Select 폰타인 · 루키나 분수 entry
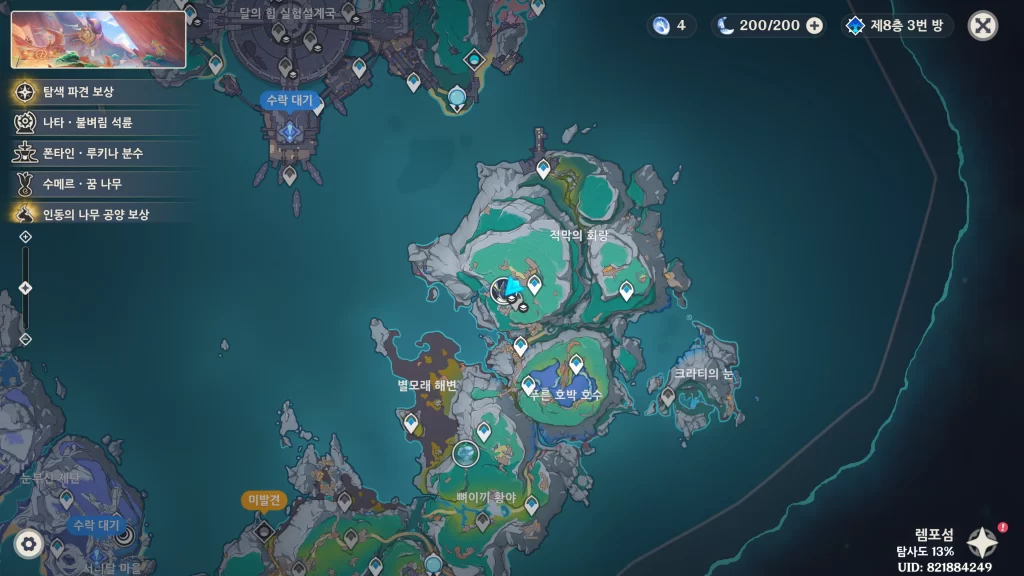 tap(90, 154)
